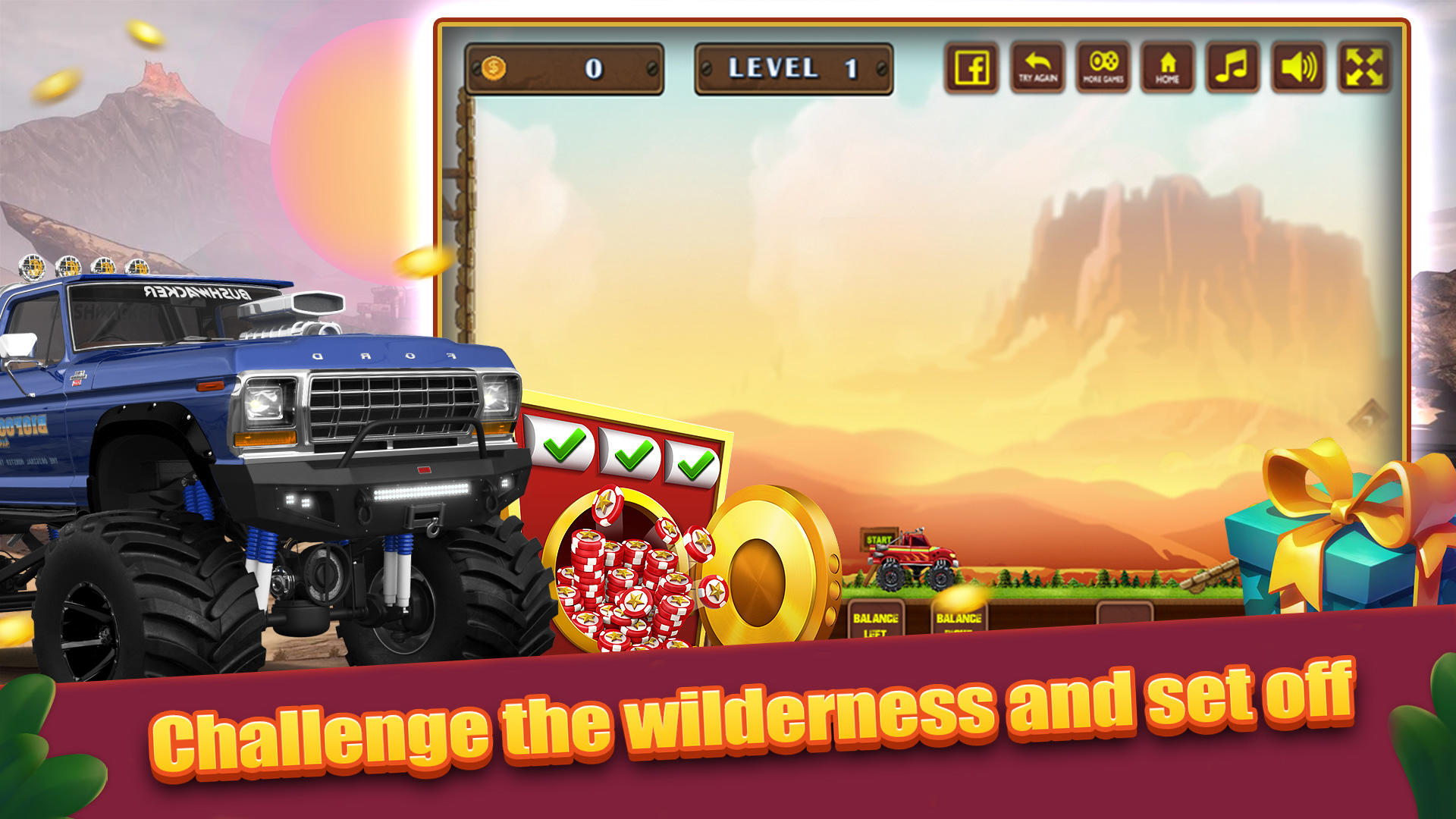The height and width of the screenshot is (819, 1456).
Task: Click the Try Again arrow icon
Action: click(1037, 68)
